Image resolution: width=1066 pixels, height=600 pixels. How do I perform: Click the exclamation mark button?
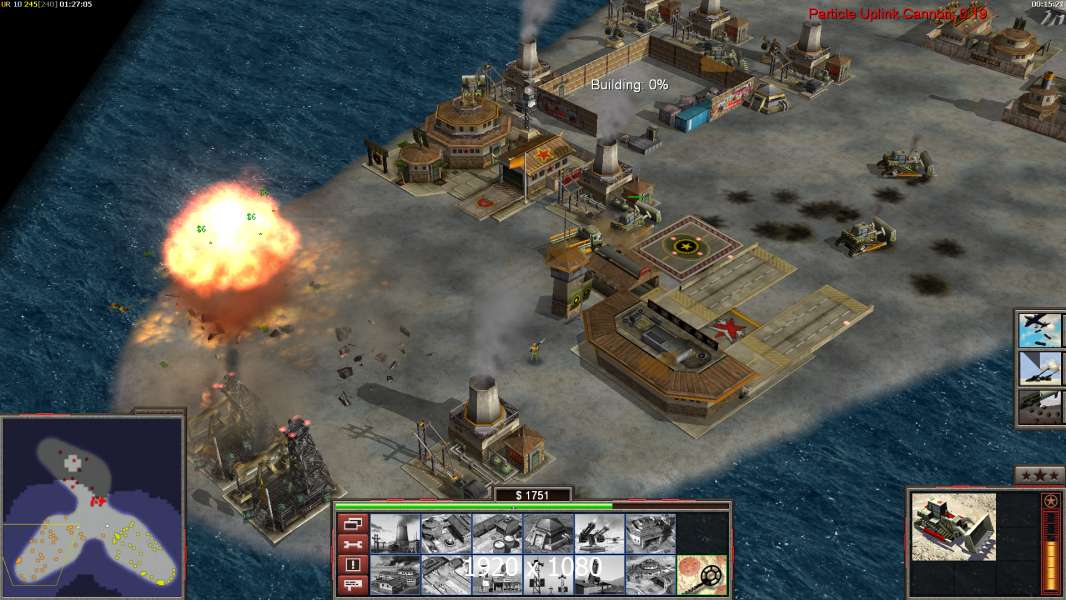click(x=351, y=564)
